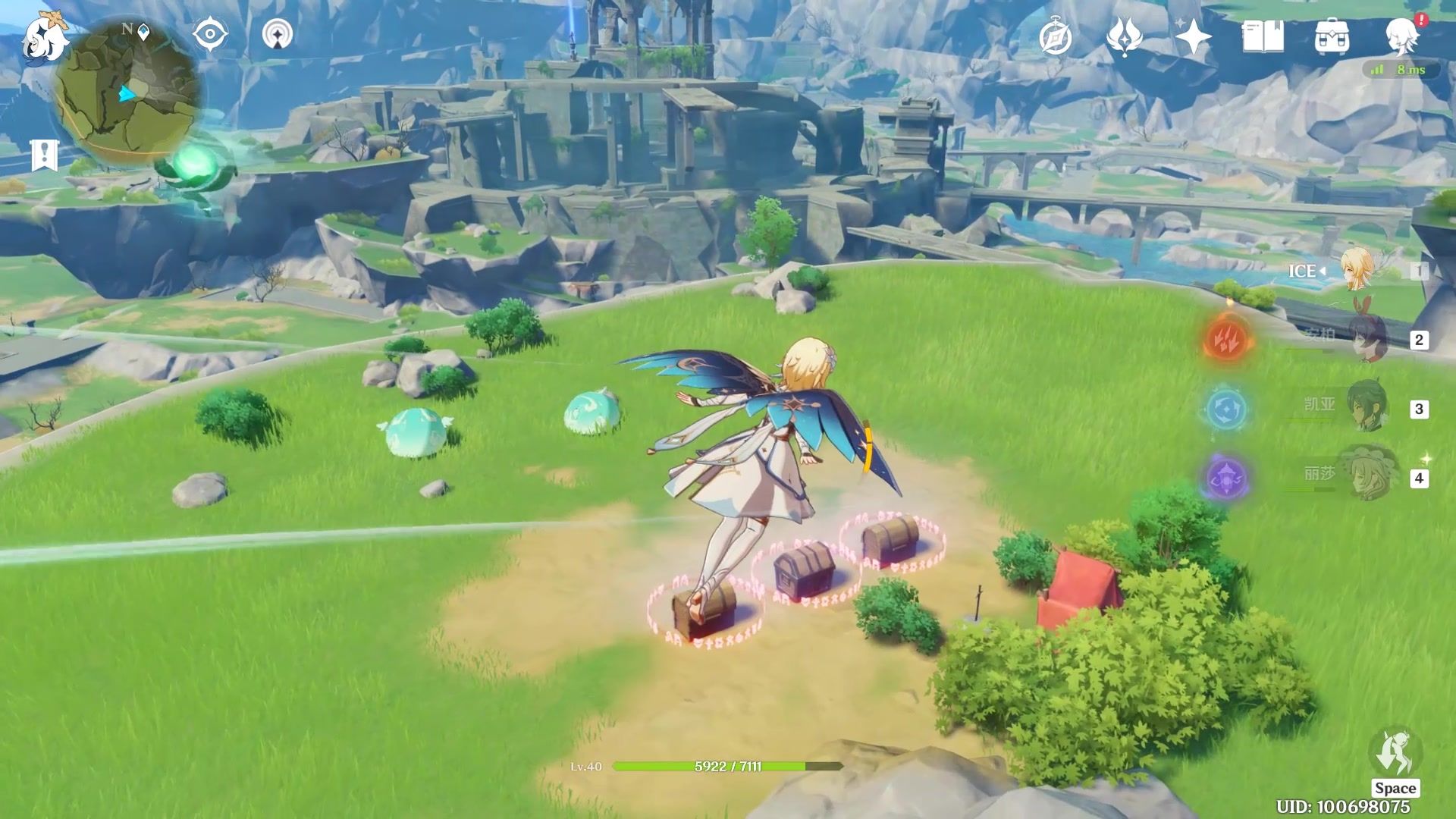The height and width of the screenshot is (819, 1456).
Task: Open the compass icon in top bar
Action: point(1055,36)
